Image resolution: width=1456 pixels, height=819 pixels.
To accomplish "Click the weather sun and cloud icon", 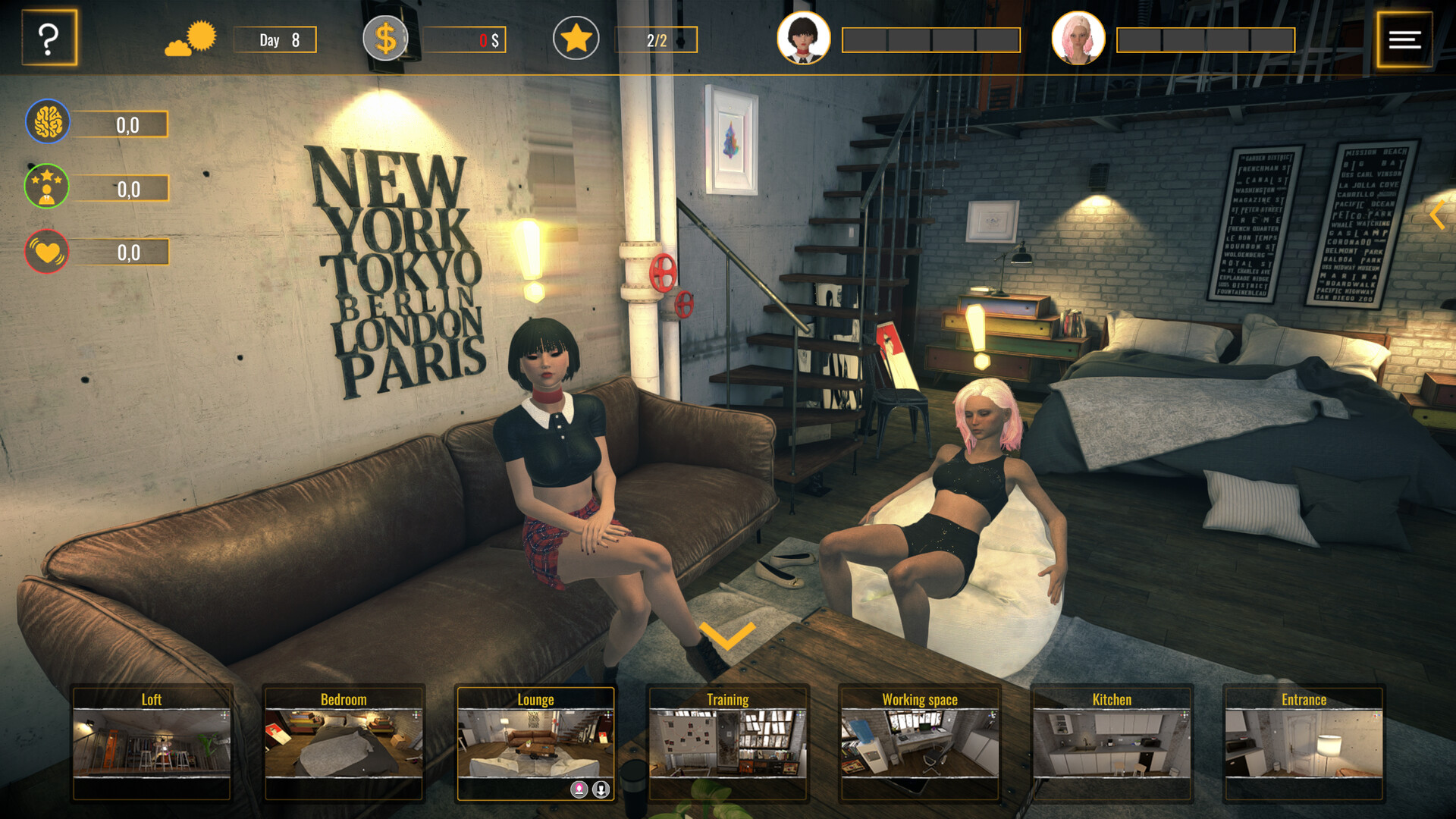I will tap(190, 39).
